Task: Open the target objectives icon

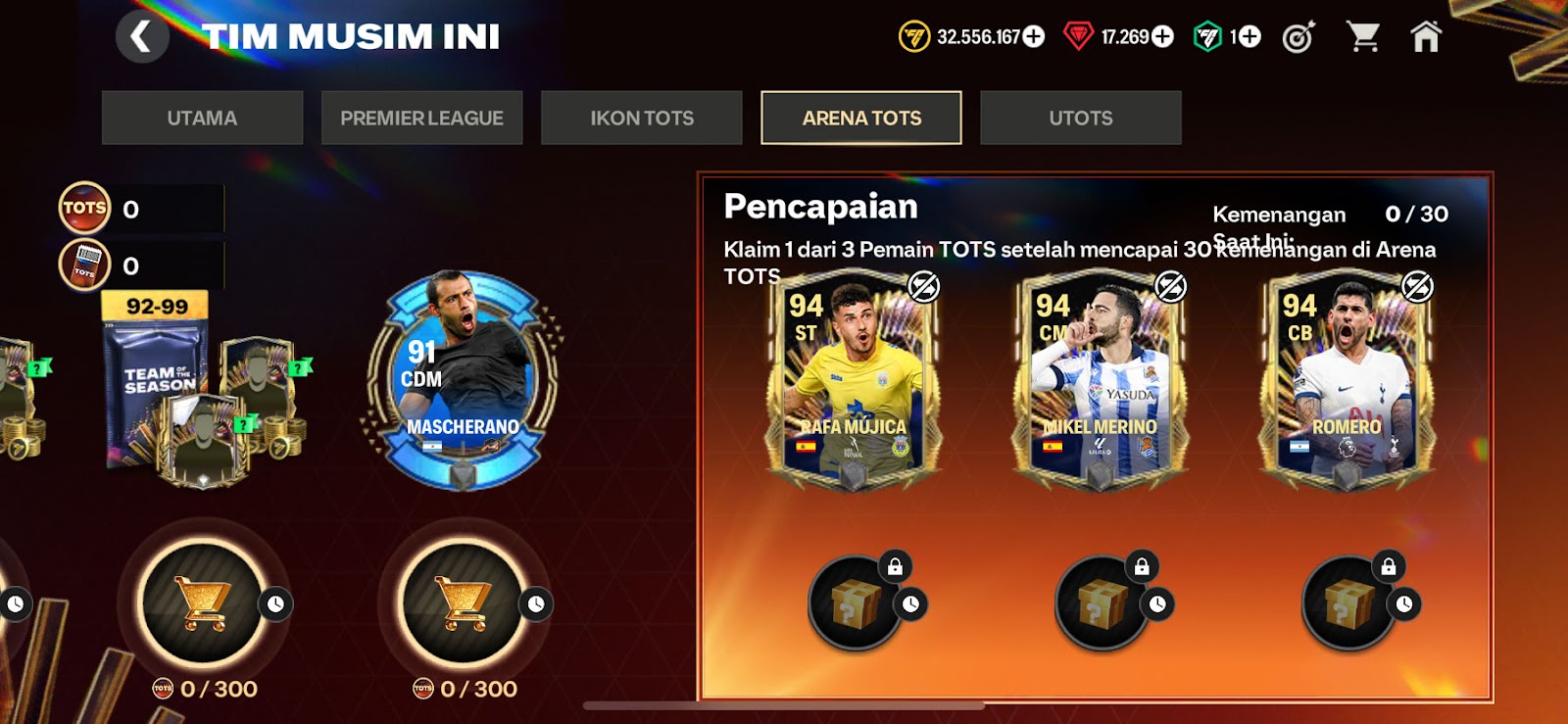Action: (x=1298, y=37)
